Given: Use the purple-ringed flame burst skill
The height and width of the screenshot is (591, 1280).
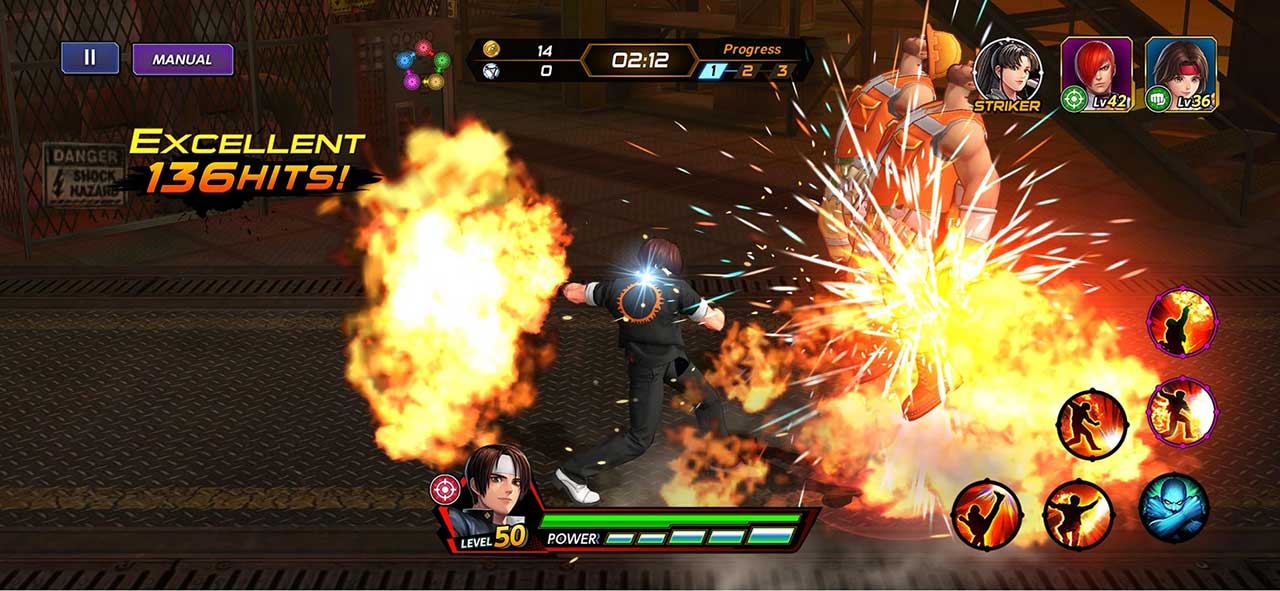Looking at the screenshot, I should coord(1181,411).
